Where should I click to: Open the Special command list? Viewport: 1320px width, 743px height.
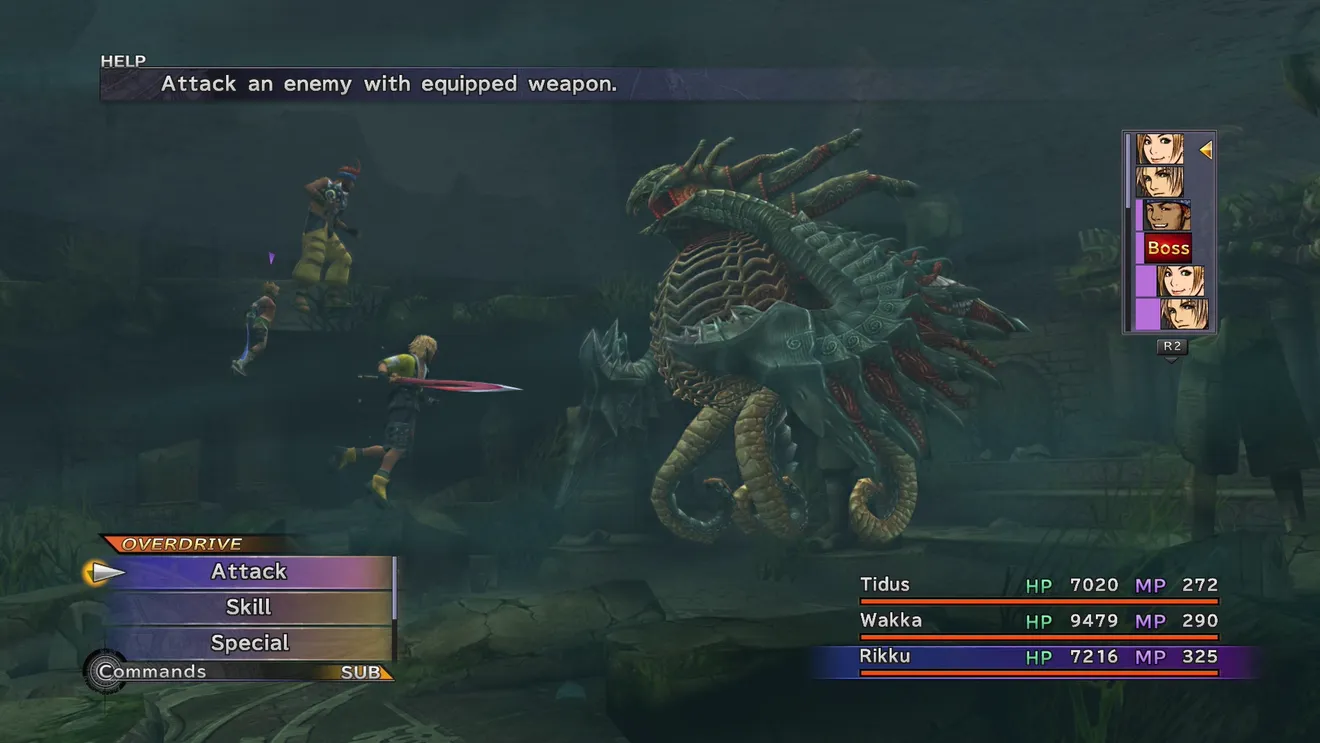(x=249, y=643)
